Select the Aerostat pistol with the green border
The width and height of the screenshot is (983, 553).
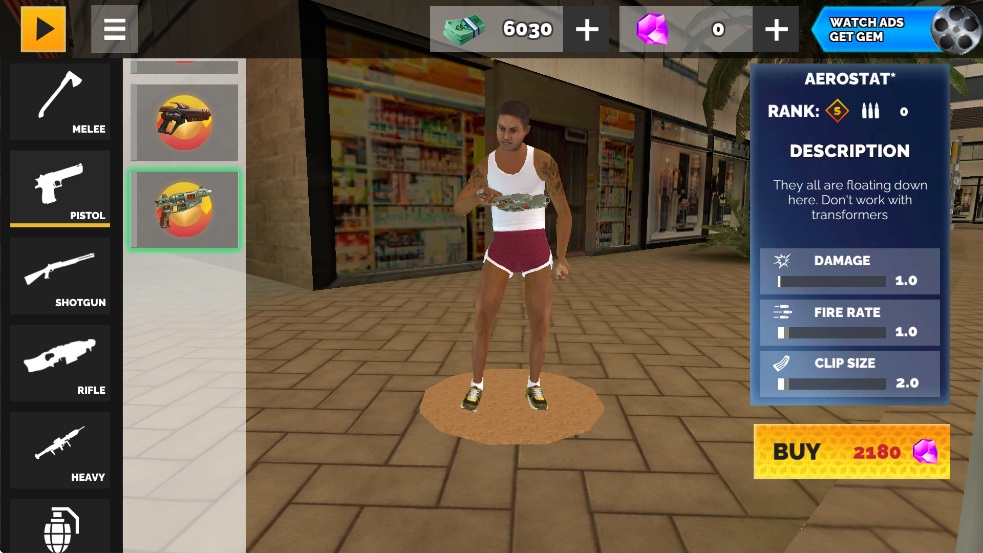tap(184, 209)
